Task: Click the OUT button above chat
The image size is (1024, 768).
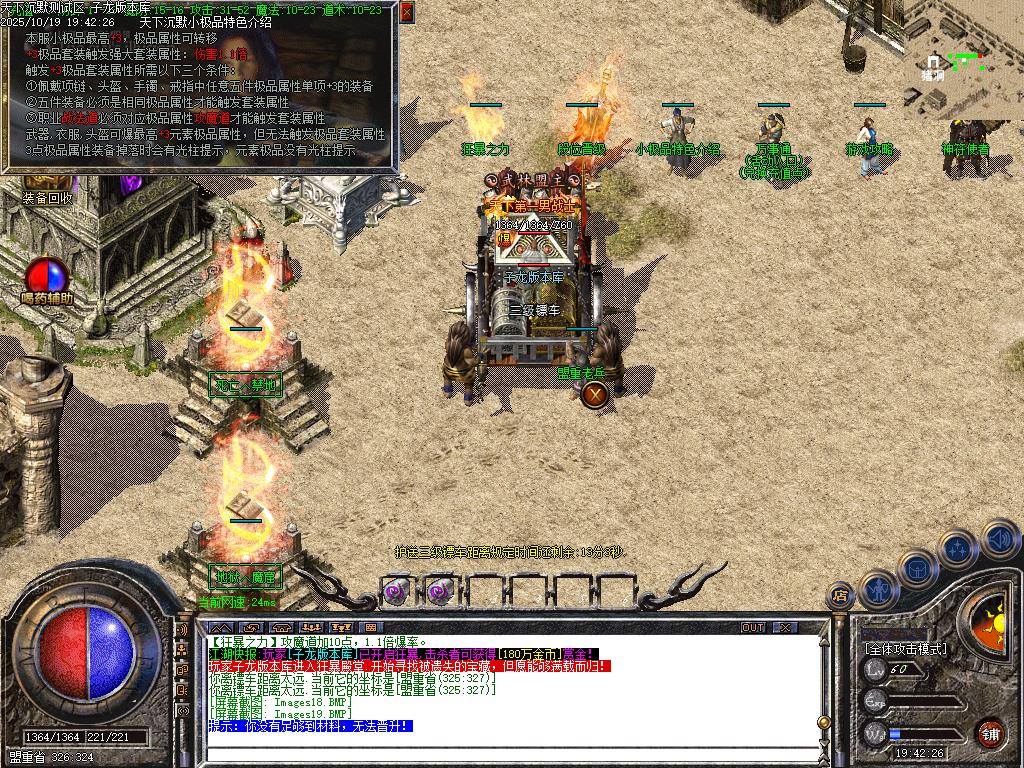Action: pos(753,628)
